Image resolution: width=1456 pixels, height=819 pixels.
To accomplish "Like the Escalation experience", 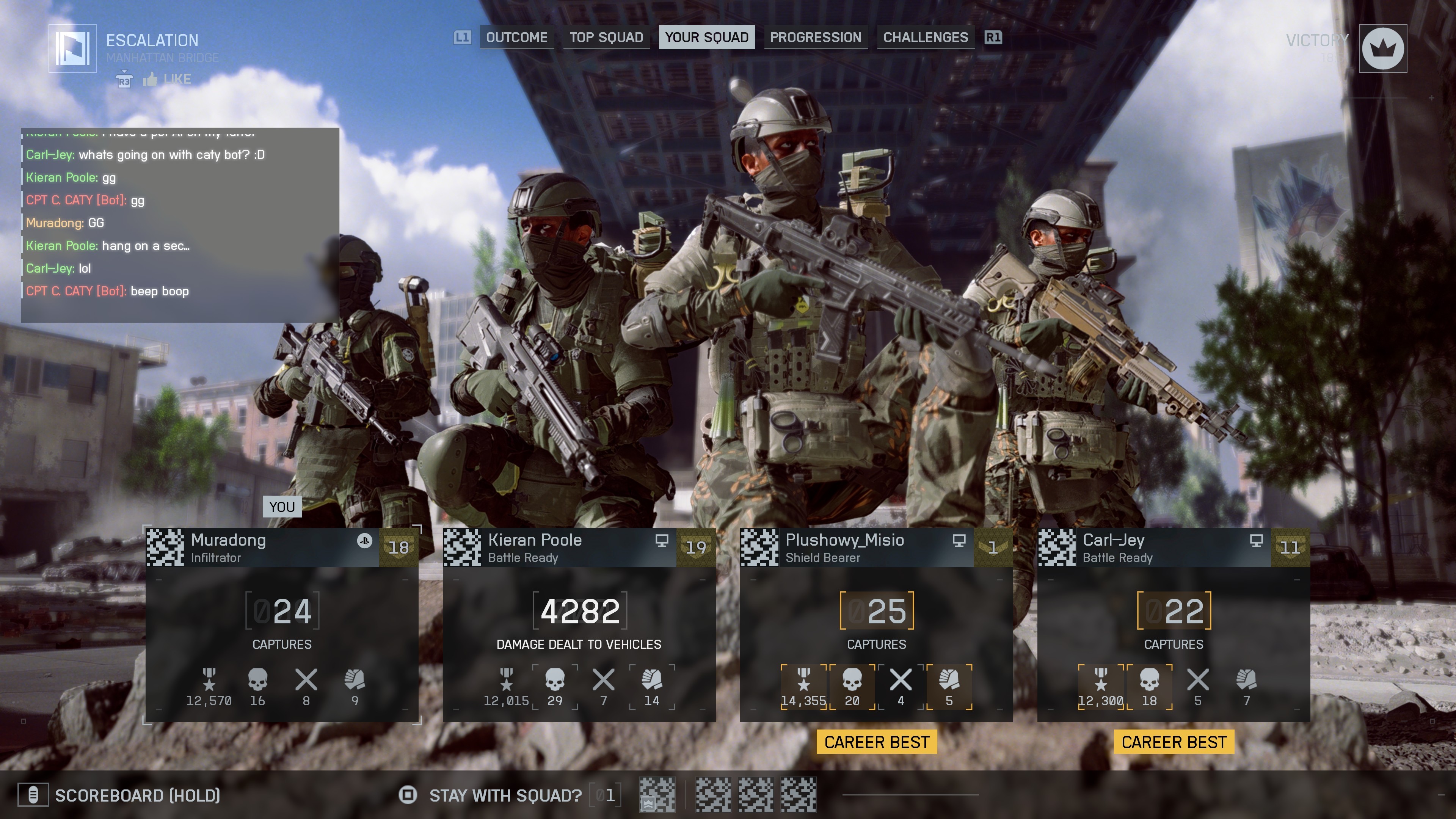I will [167, 79].
